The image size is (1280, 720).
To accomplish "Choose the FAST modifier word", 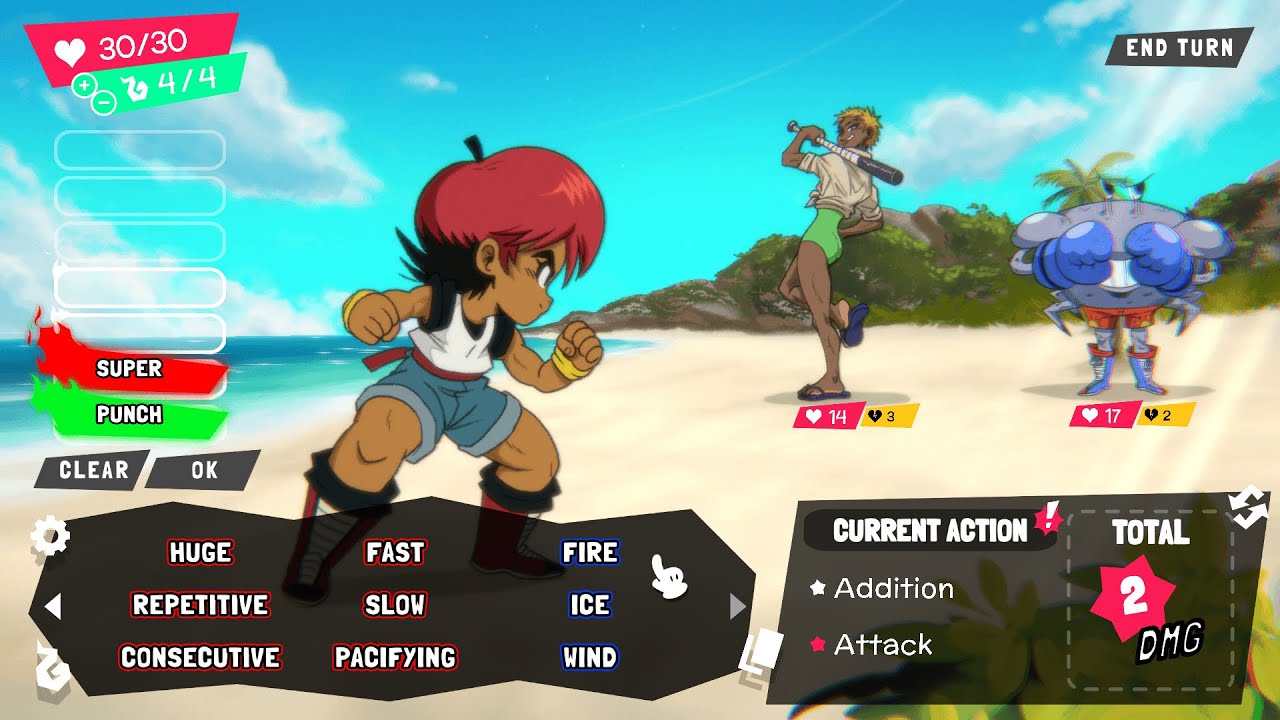I will [x=395, y=552].
